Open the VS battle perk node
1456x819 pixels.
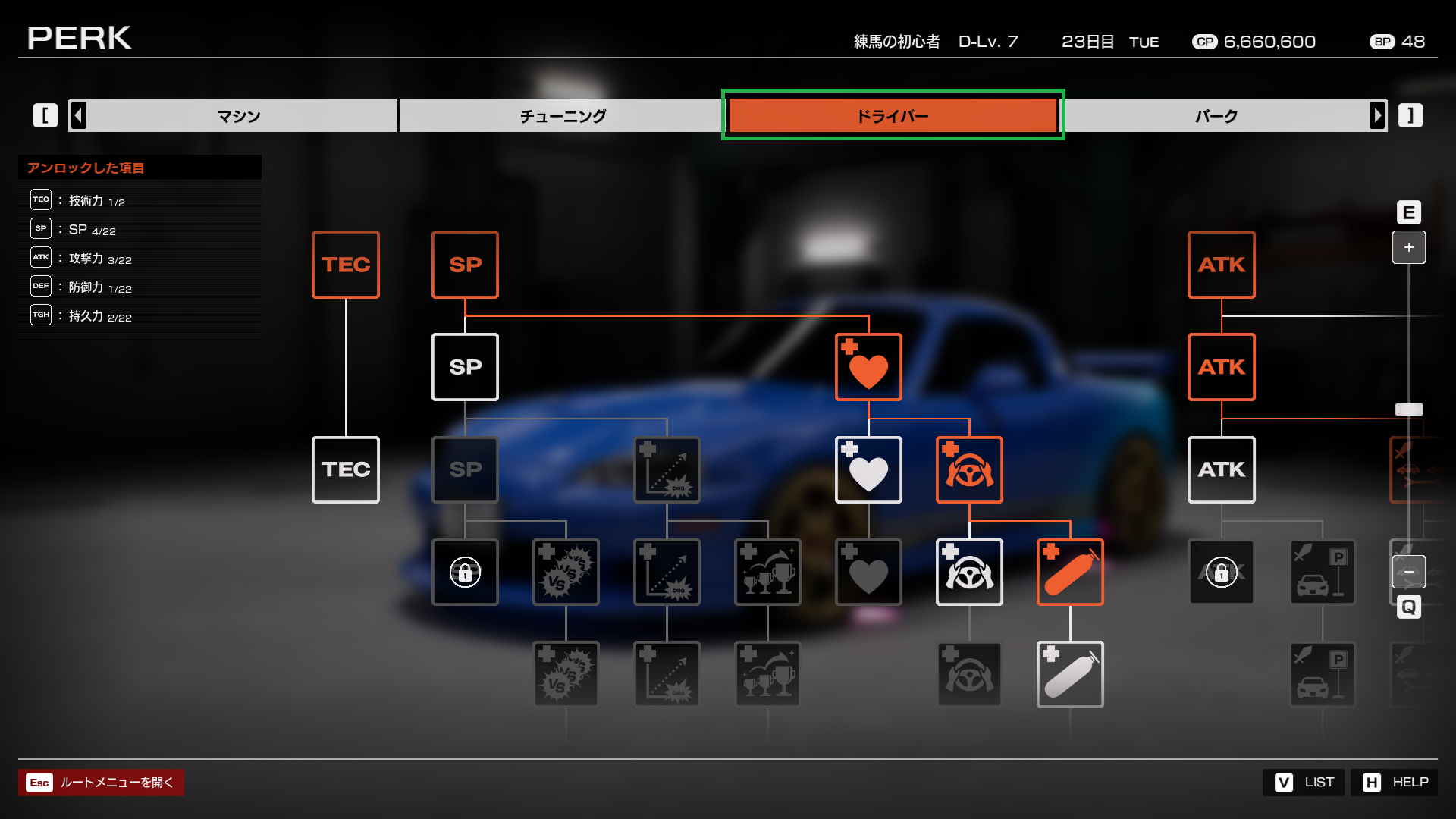[566, 573]
